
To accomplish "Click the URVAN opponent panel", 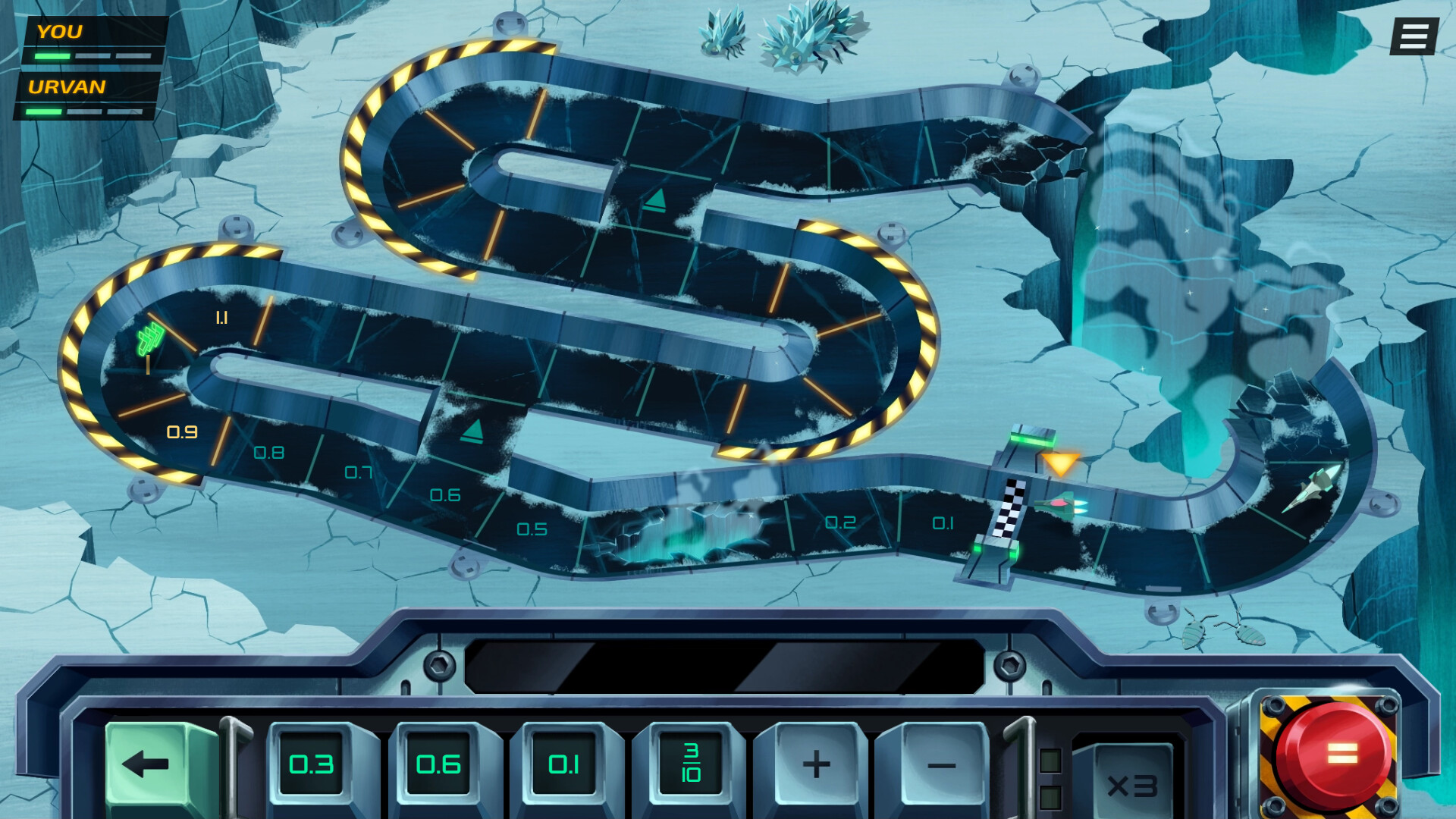I will pos(83,99).
